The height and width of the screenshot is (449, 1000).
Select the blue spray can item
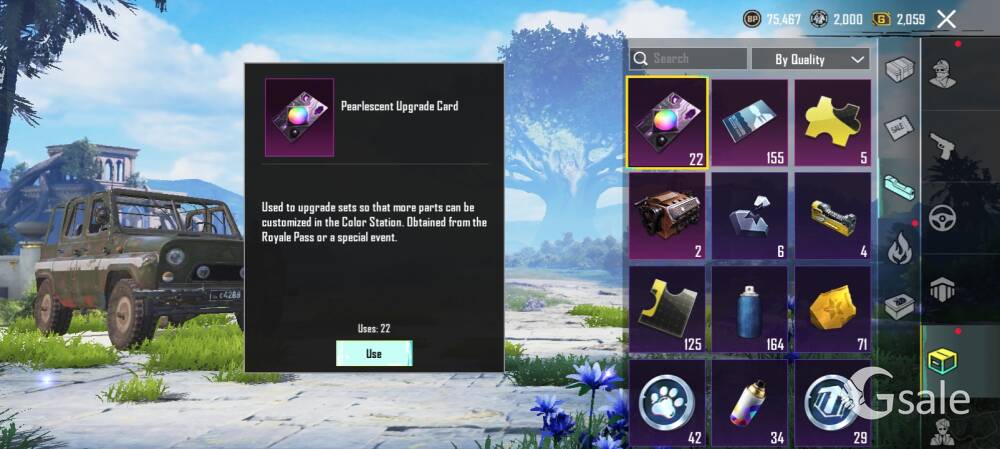(750, 310)
